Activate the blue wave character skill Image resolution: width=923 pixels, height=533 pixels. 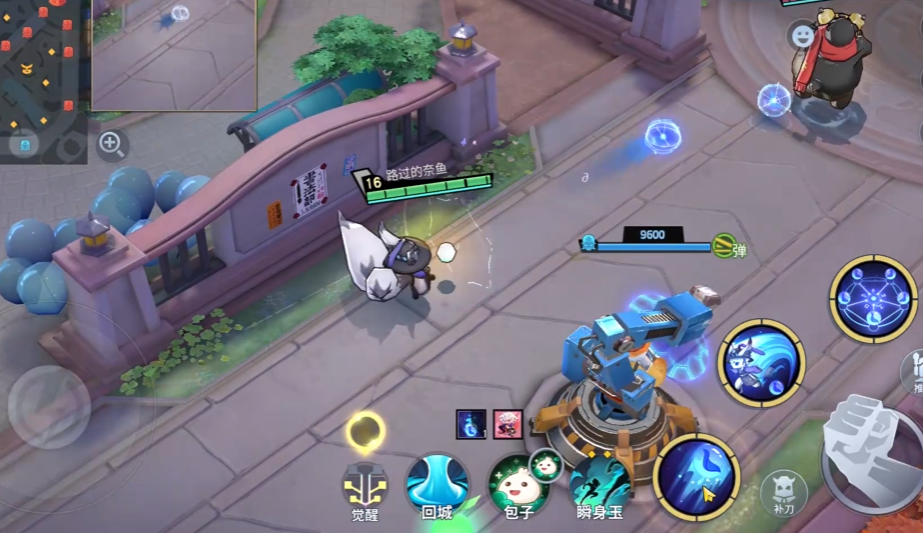[761, 362]
